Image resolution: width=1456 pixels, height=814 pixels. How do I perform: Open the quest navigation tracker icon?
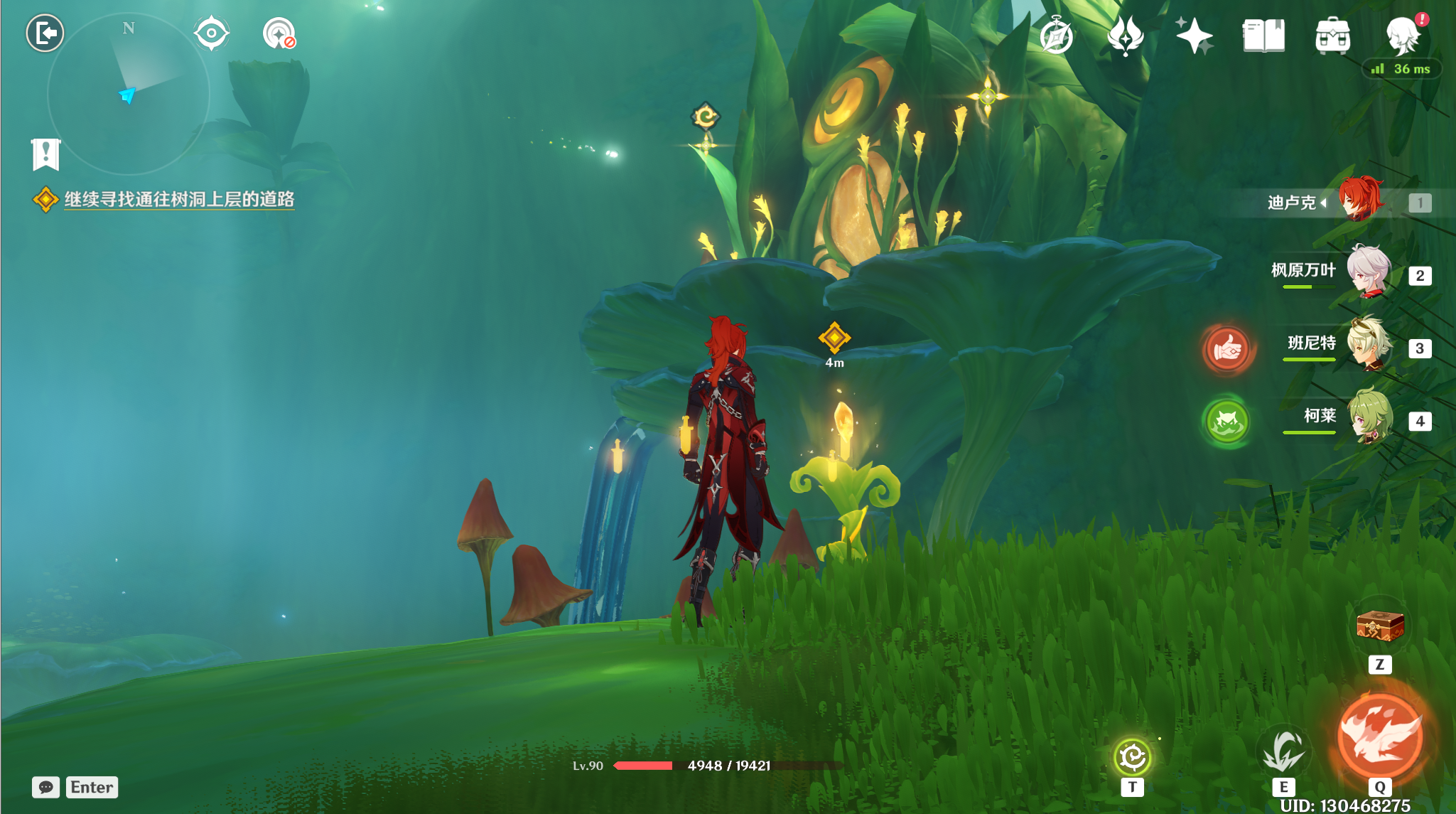coord(279,33)
